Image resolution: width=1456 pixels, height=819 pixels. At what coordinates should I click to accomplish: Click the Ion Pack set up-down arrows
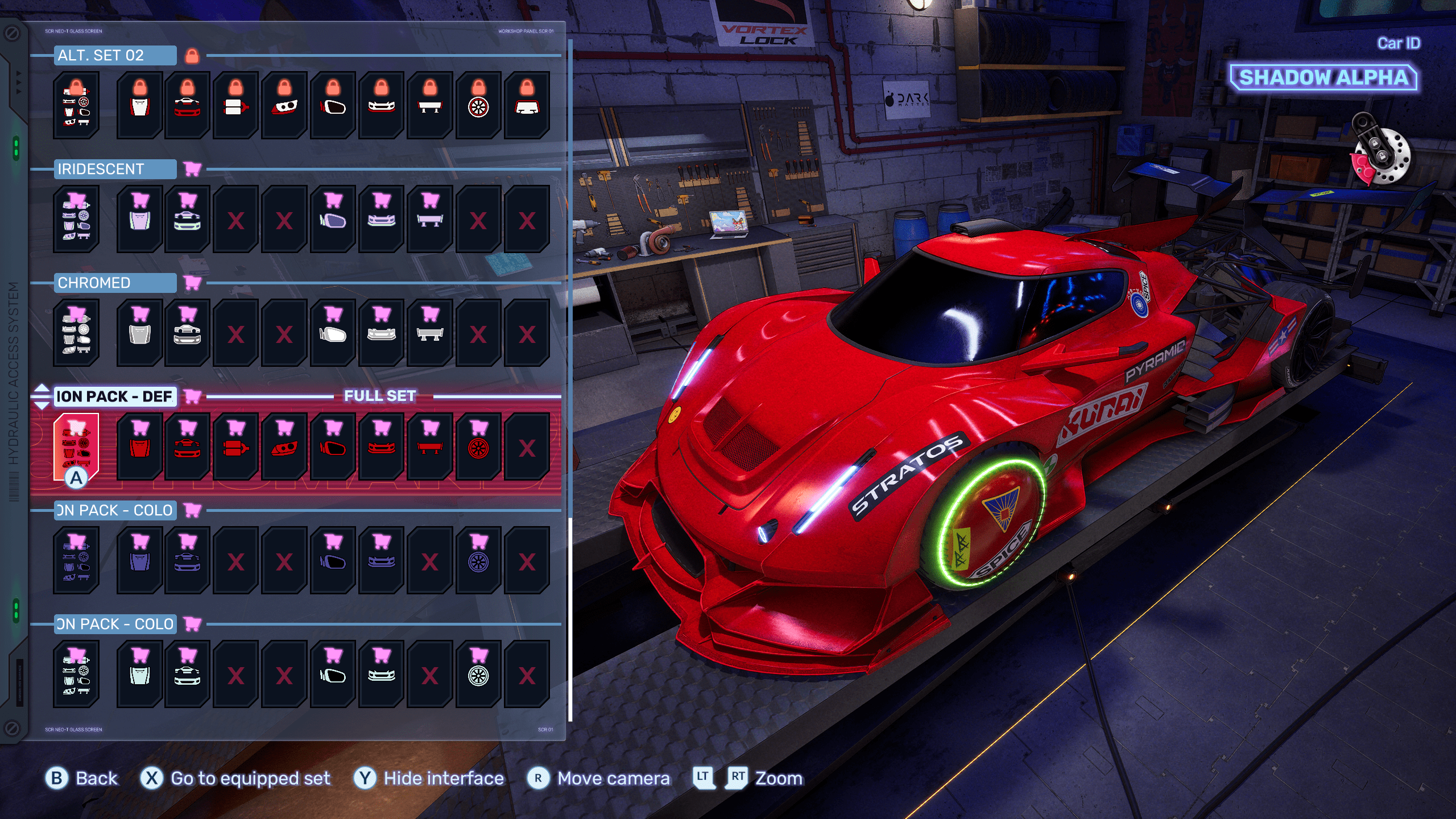click(x=42, y=396)
